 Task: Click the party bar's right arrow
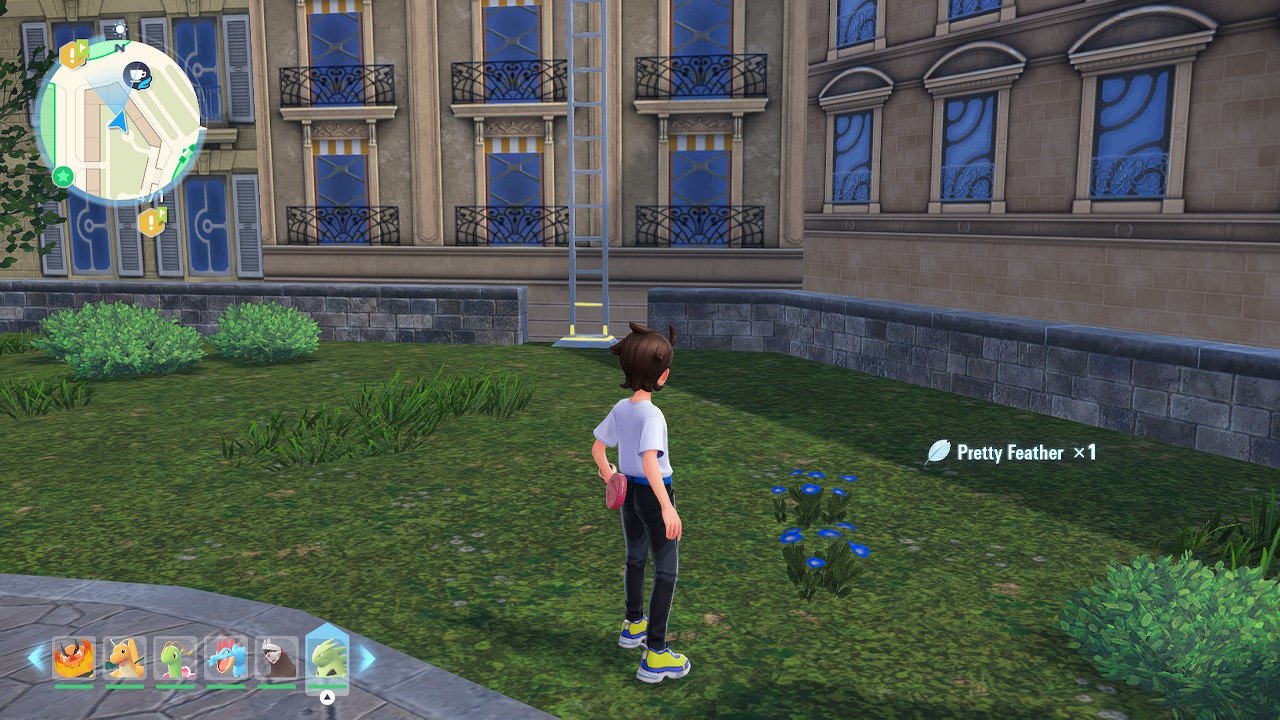point(366,658)
